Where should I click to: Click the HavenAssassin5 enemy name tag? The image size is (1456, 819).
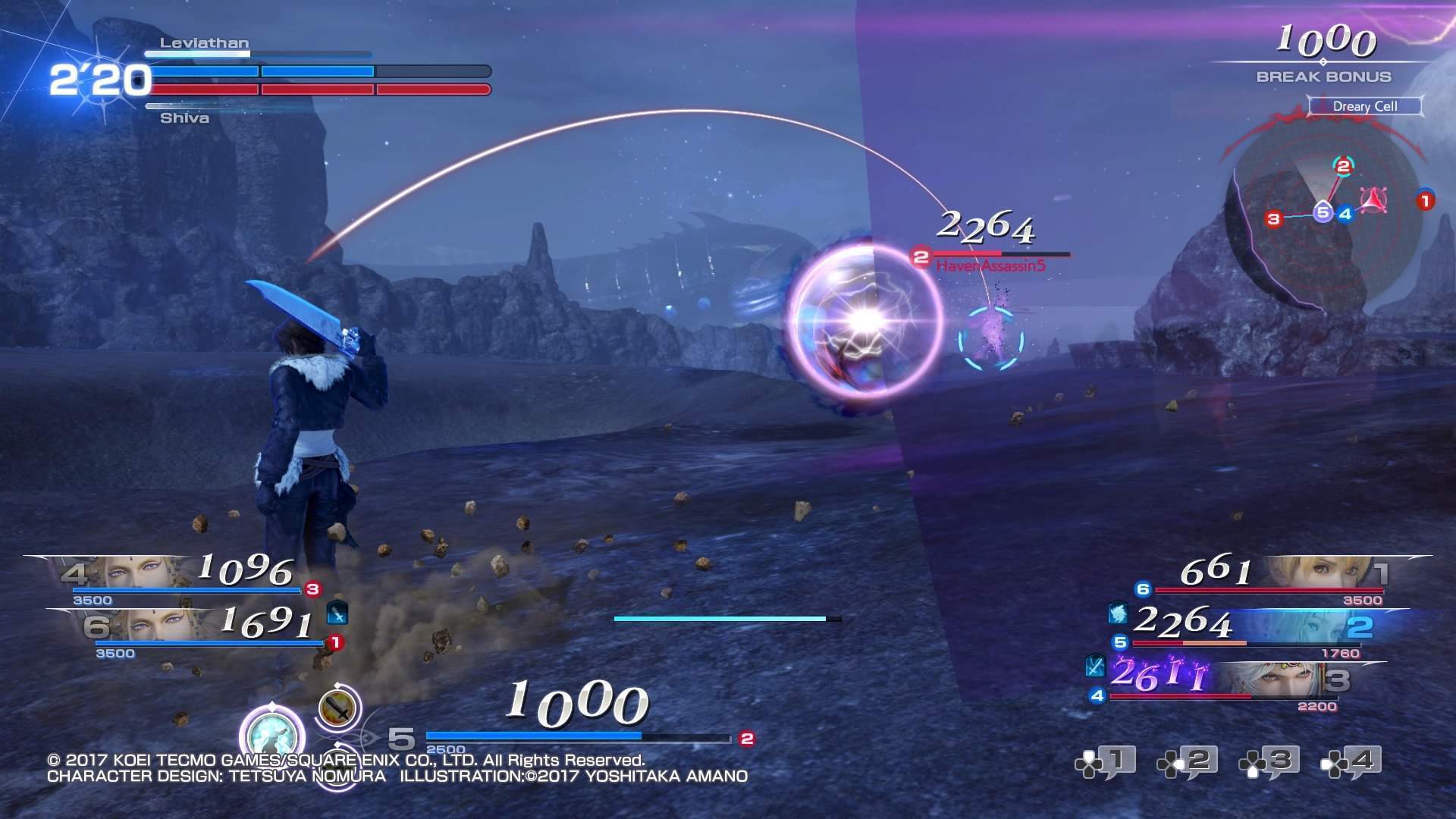click(990, 265)
